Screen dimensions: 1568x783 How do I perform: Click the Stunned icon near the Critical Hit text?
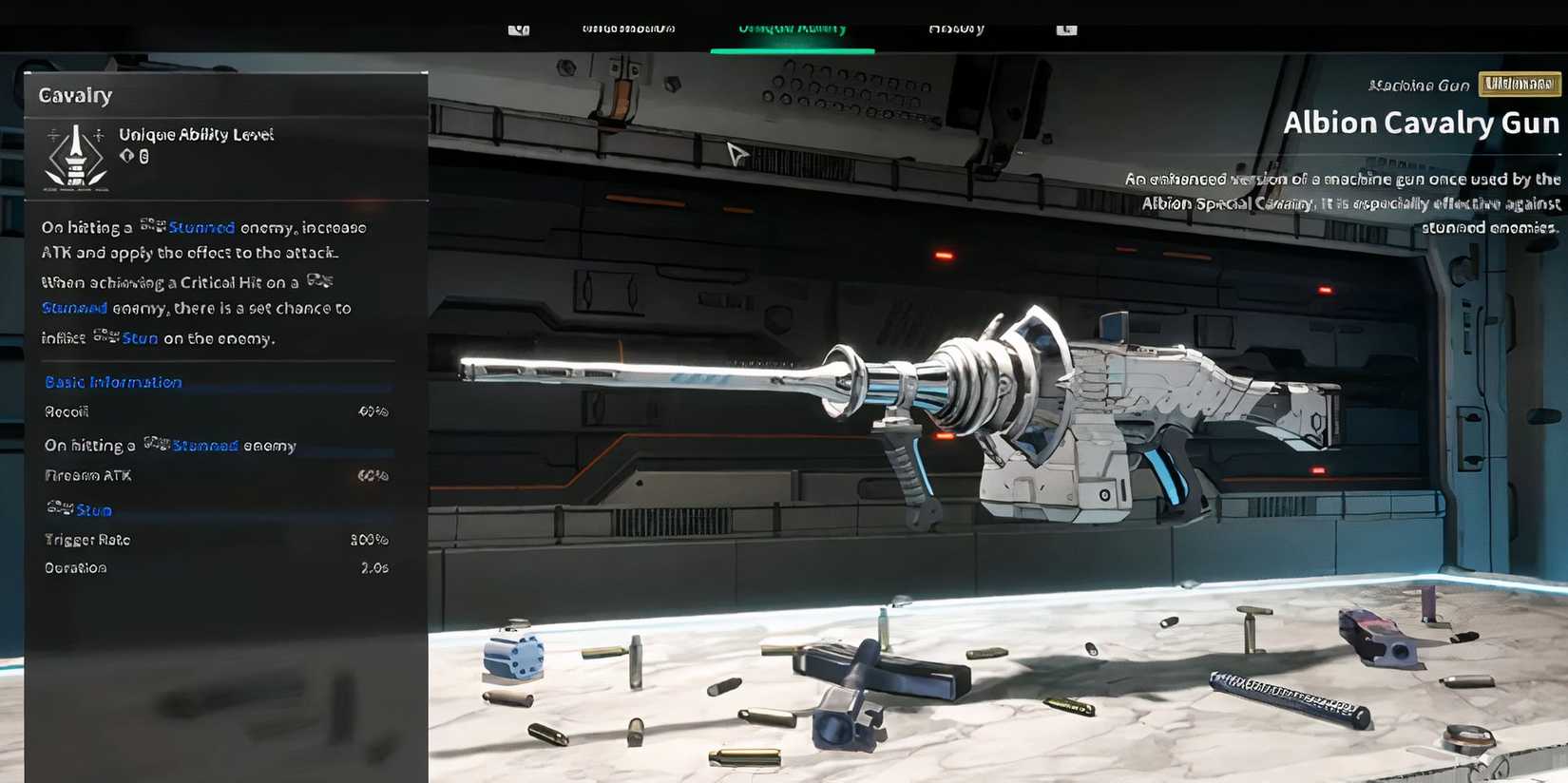pyautogui.click(x=319, y=280)
